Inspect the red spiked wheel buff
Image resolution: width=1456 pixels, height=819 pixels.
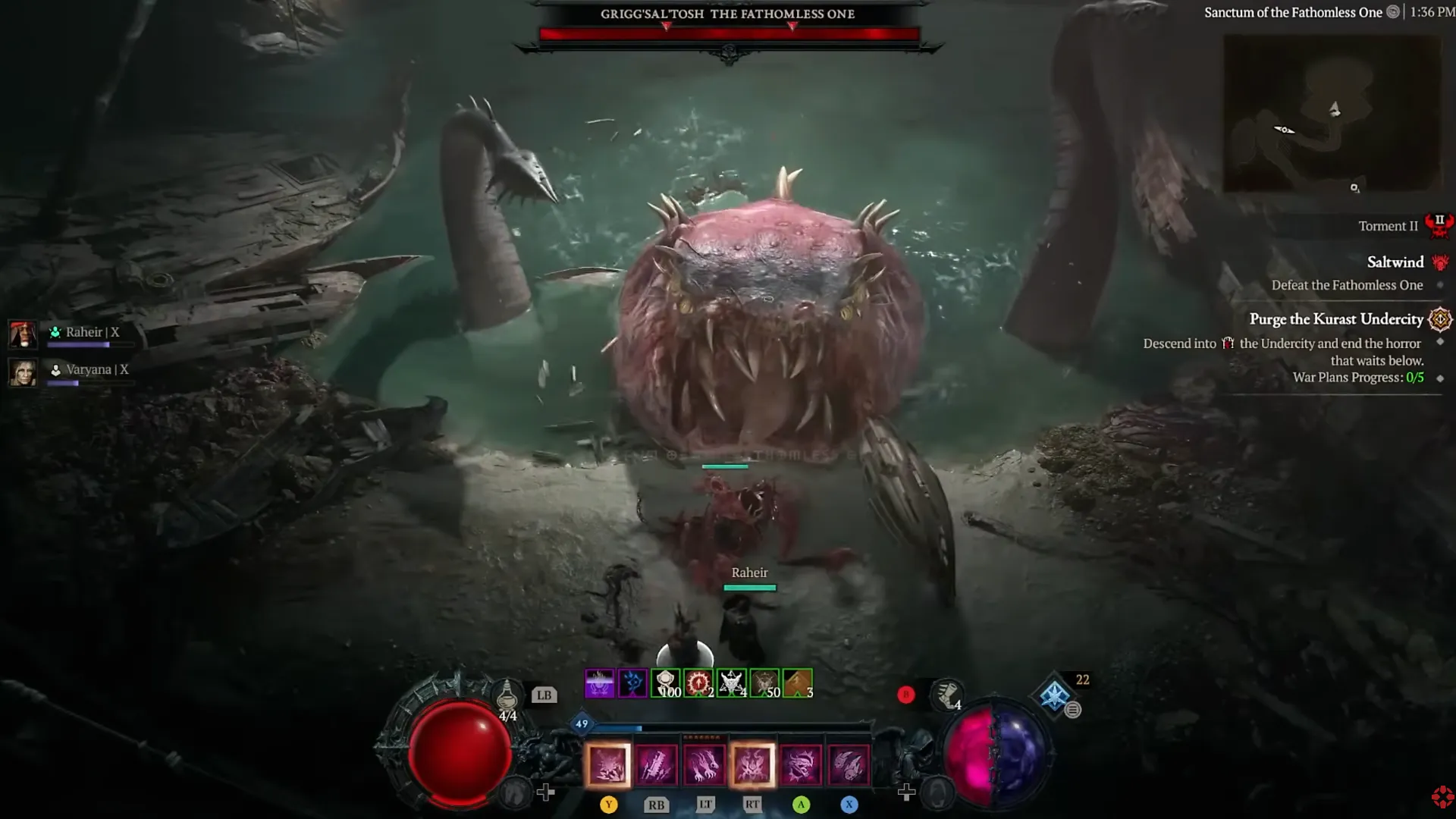698,683
